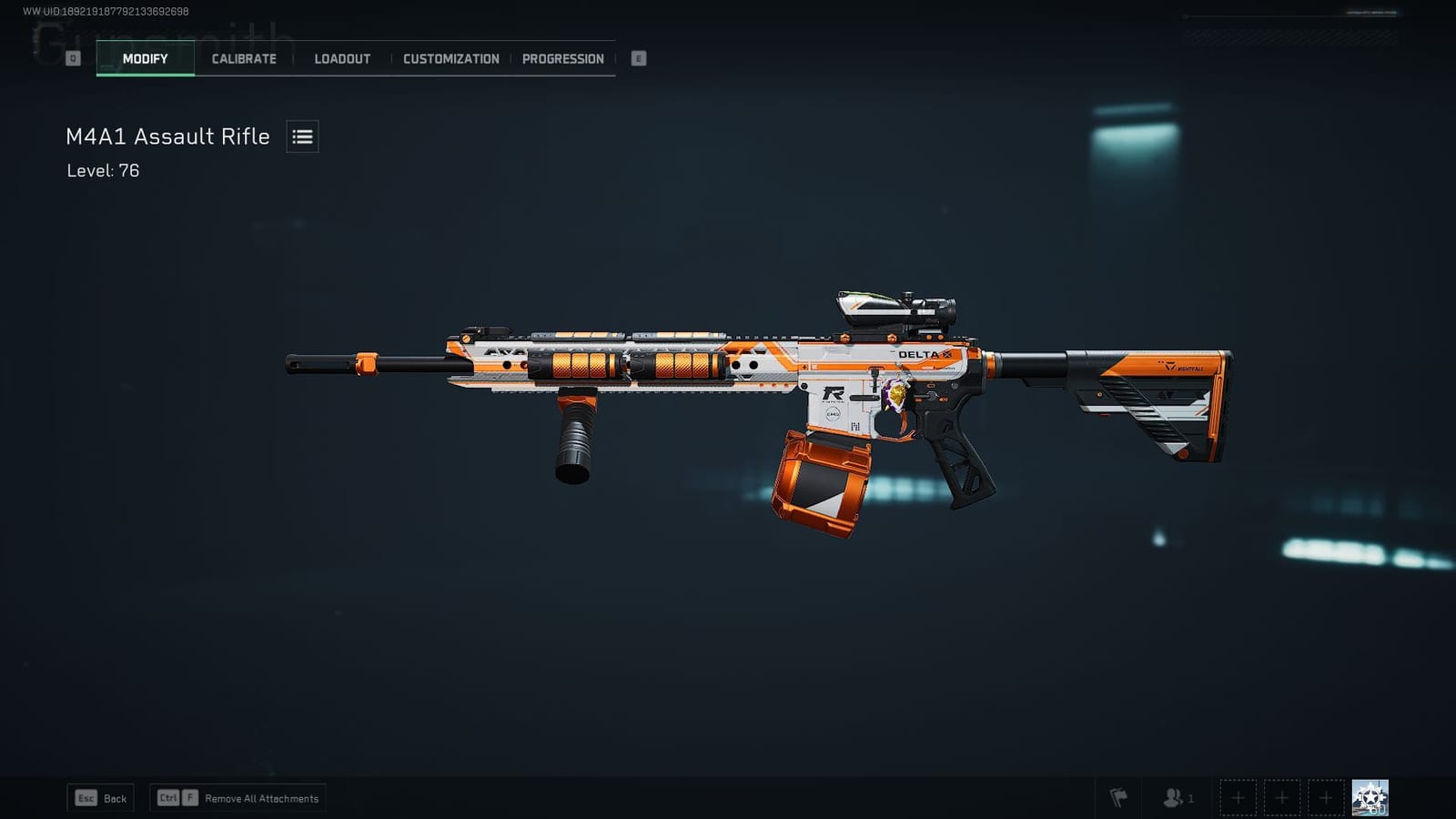Click the rightmost empty plus slot
Viewport: 1456px width, 819px height.
(1326, 797)
